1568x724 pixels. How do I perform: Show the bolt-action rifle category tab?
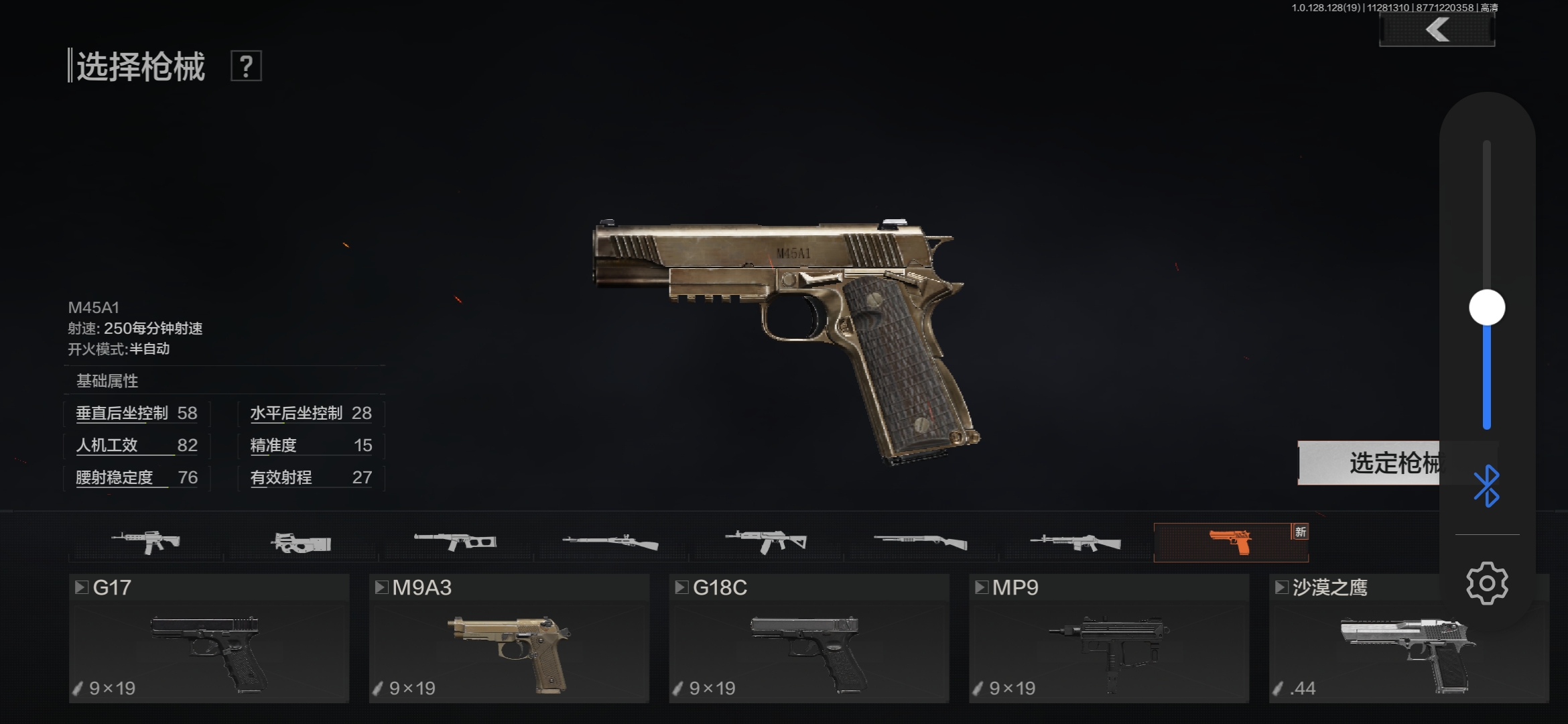(610, 542)
